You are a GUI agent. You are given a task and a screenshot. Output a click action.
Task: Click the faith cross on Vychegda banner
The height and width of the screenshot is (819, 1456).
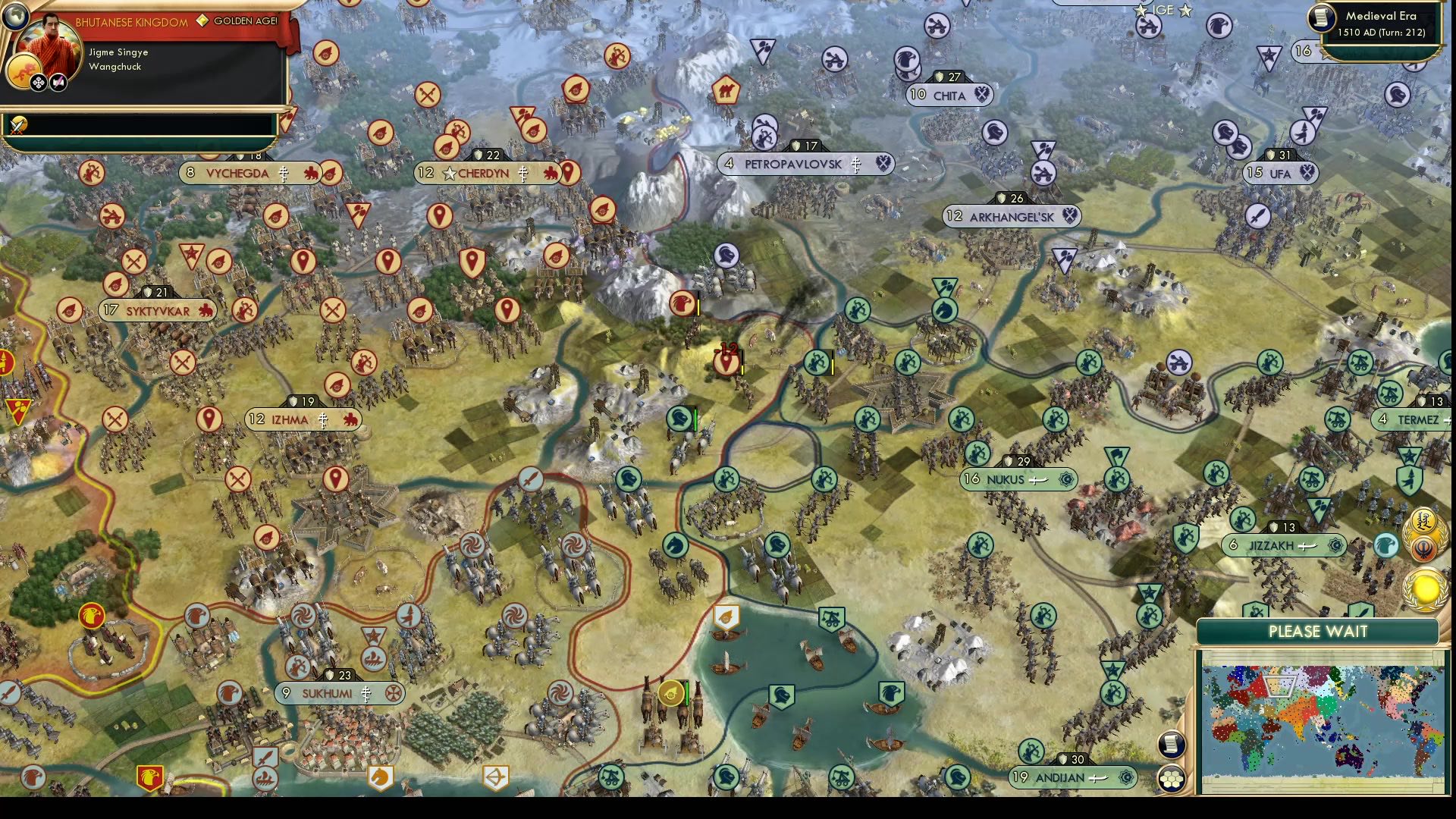(284, 173)
